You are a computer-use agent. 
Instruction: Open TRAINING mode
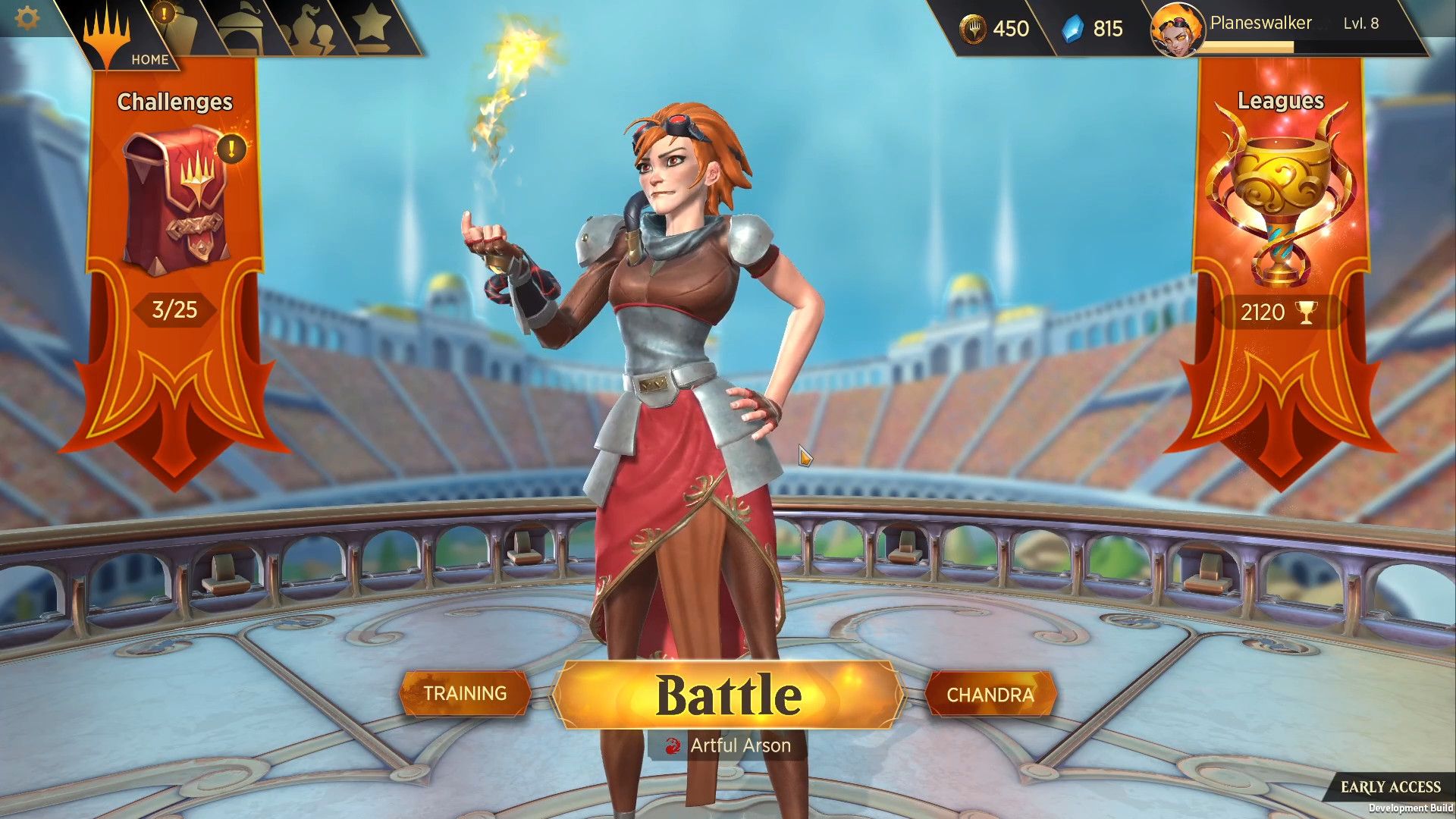pyautogui.click(x=465, y=693)
